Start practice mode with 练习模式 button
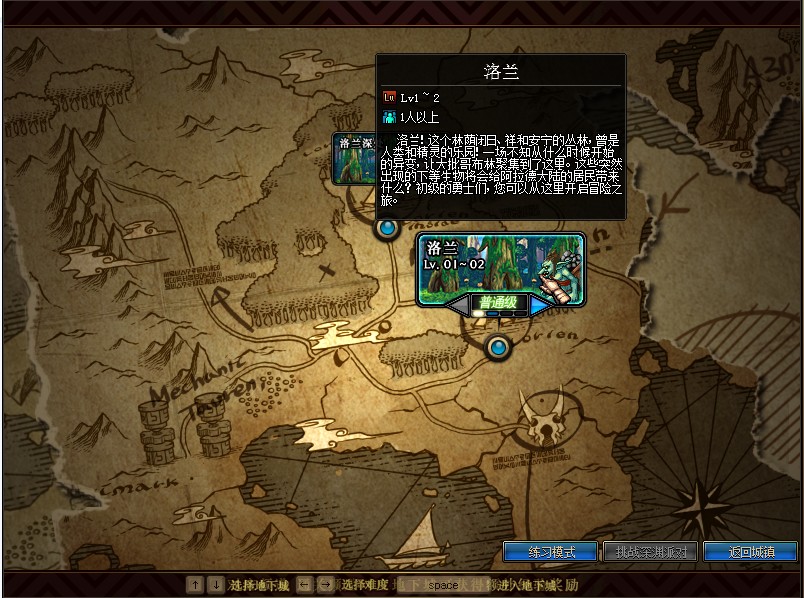804x598 pixels. point(550,552)
